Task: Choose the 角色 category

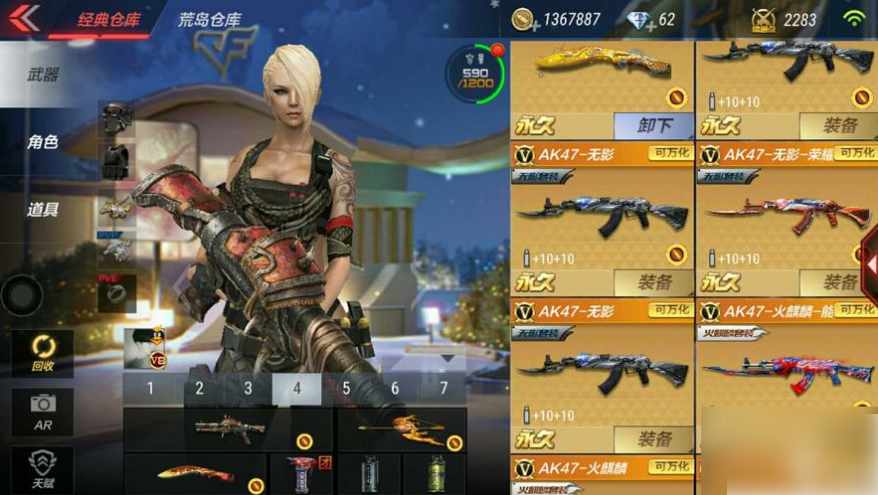Action: [x=42, y=142]
